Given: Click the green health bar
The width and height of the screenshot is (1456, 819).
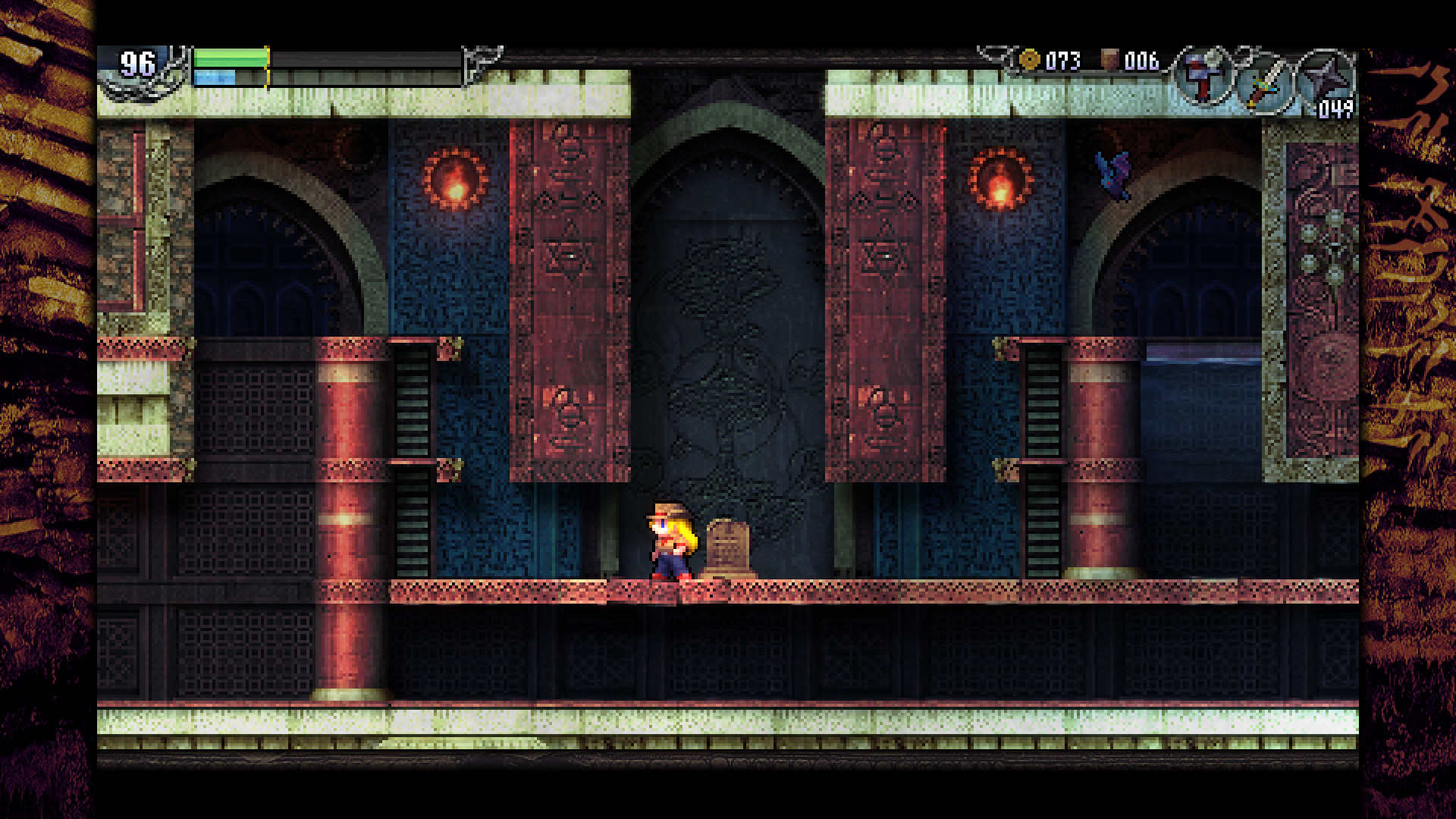Looking at the screenshot, I should (230, 57).
